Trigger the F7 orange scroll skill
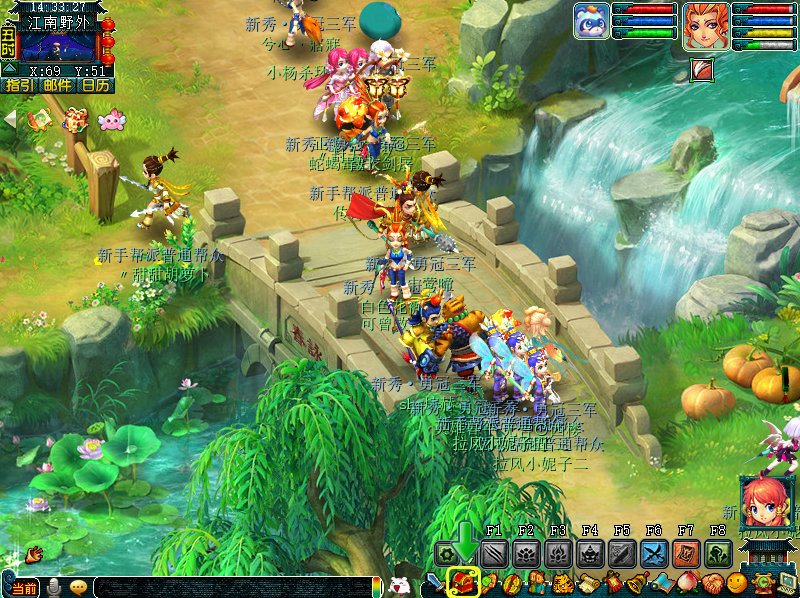Screen dimensions: 800x598 click(686, 554)
